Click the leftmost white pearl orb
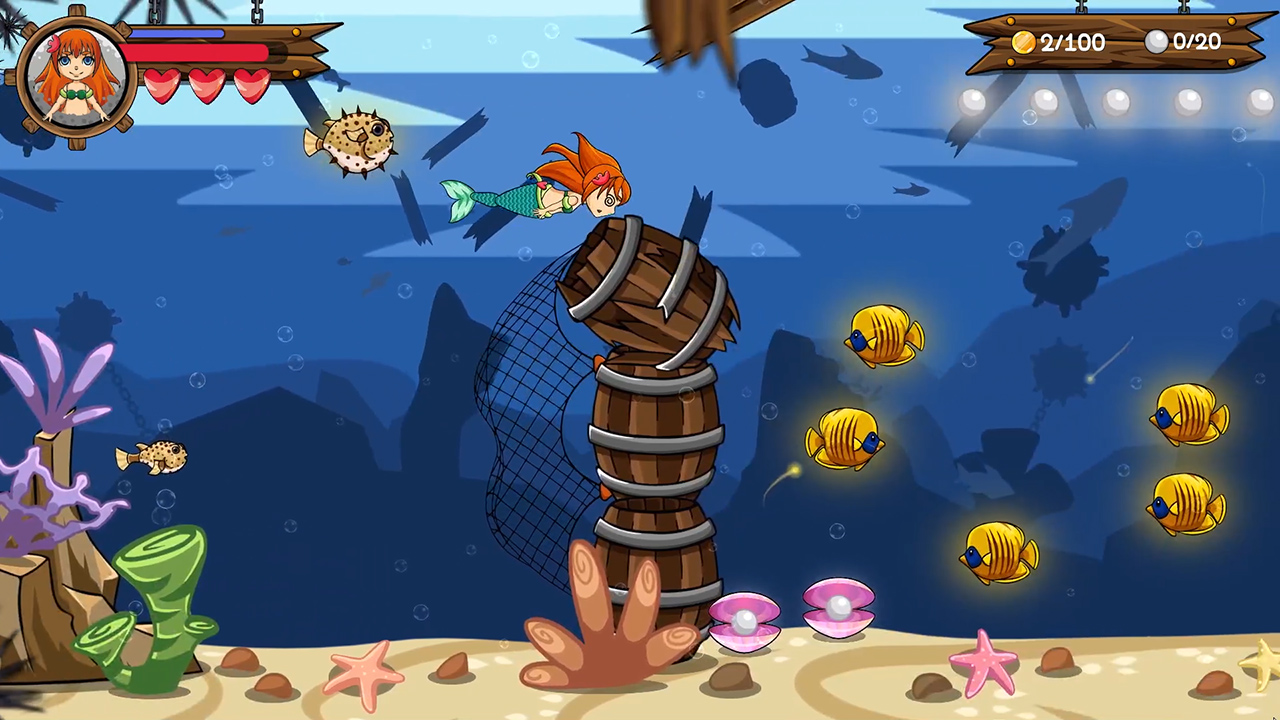Screen dimensions: 1280x720 (971, 100)
